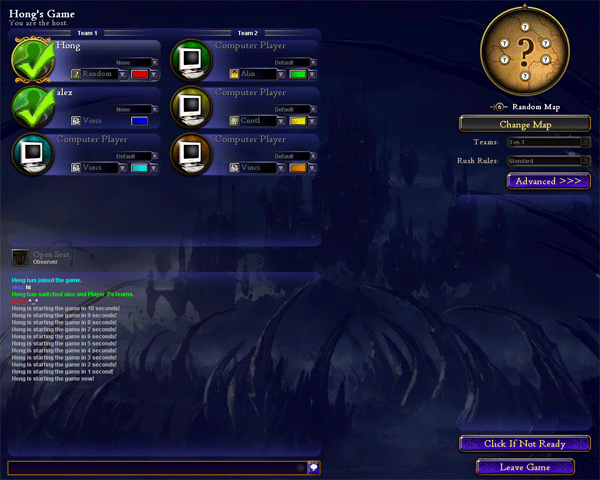This screenshot has height=480, width=600.
Task: Change the green computer player color
Action: (298, 74)
